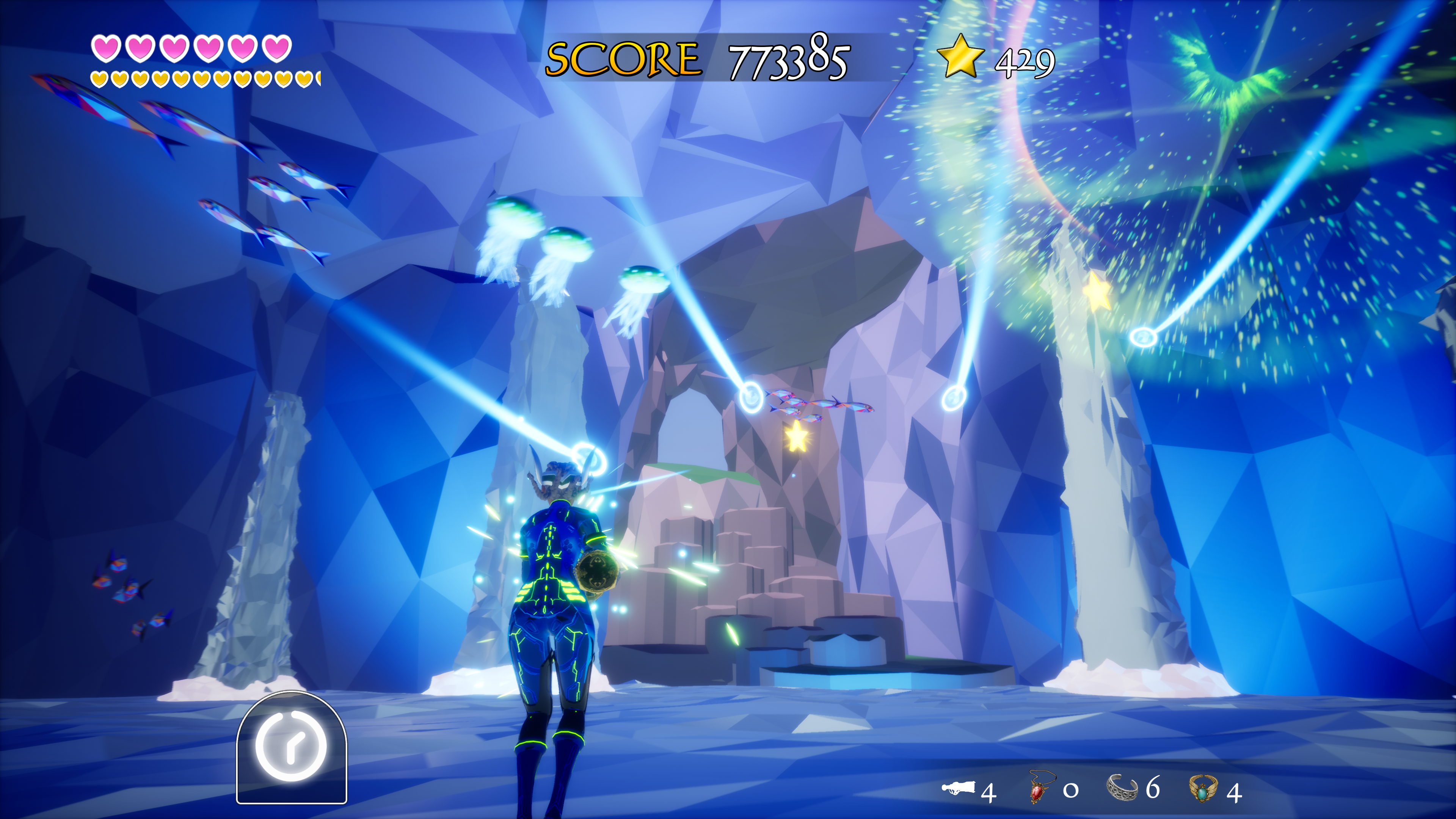The height and width of the screenshot is (819, 1456).
Task: Pick the winged gold ring with teal gem
Action: coord(1202,788)
